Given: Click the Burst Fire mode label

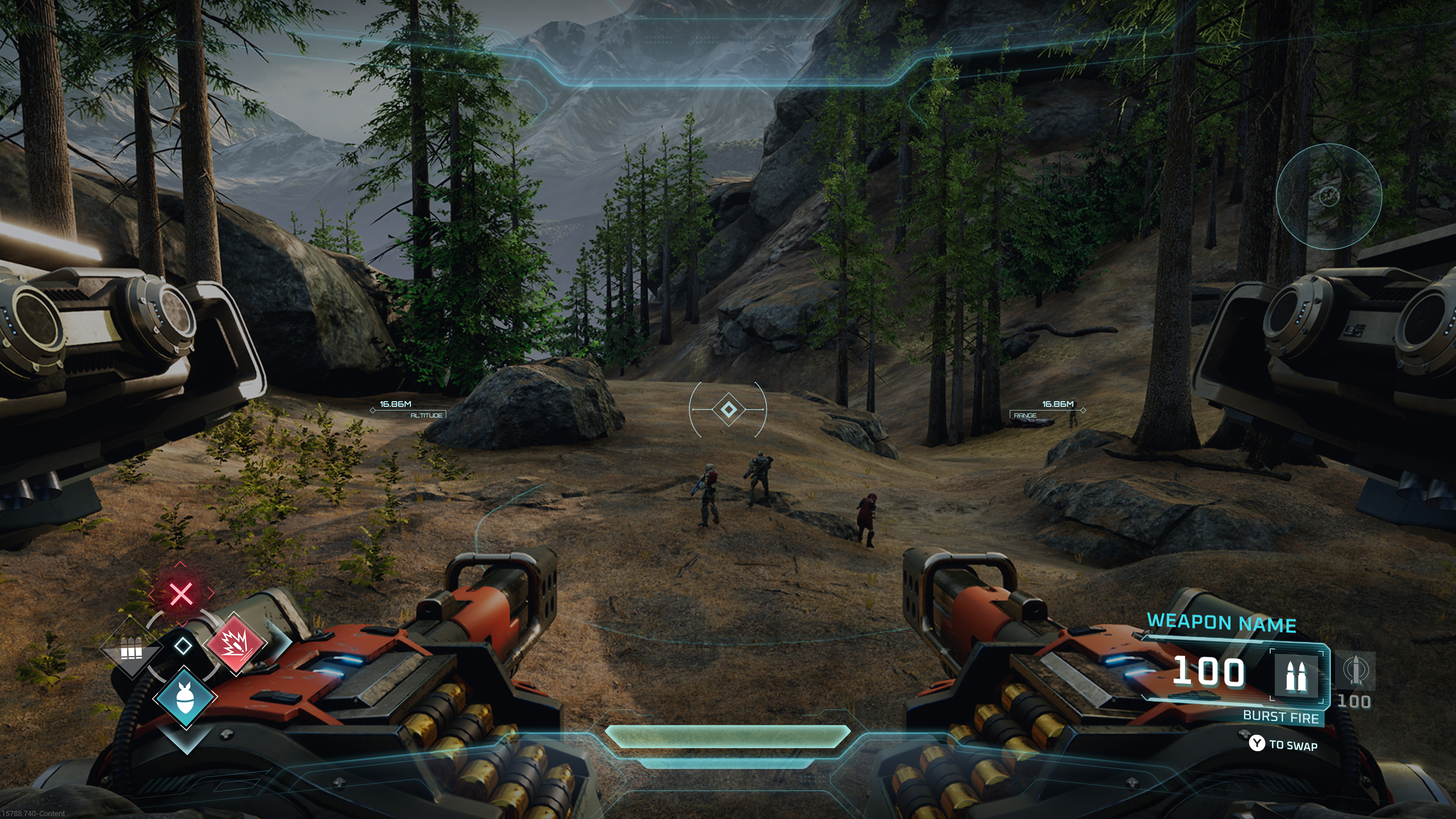Looking at the screenshot, I should pos(1280,717).
